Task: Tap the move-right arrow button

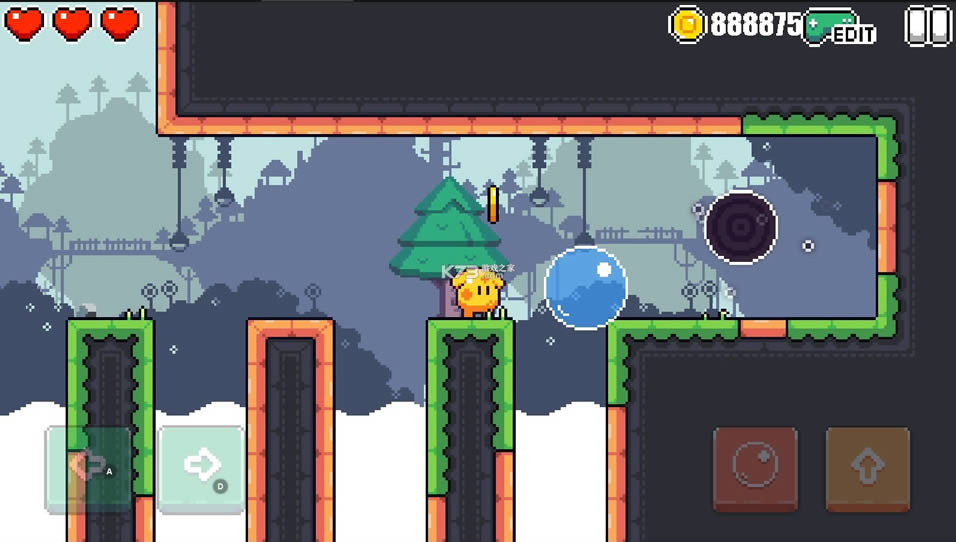Action: (x=201, y=468)
